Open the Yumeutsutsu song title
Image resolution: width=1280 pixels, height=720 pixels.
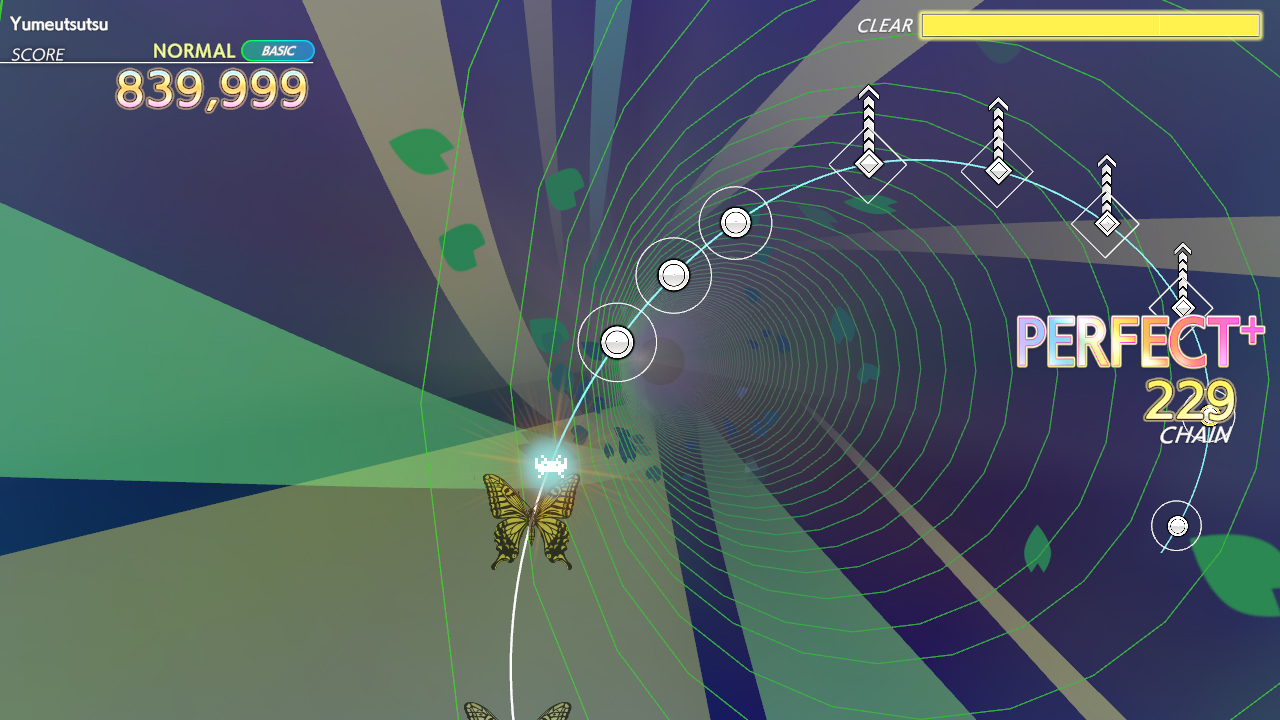pyautogui.click(x=58, y=24)
